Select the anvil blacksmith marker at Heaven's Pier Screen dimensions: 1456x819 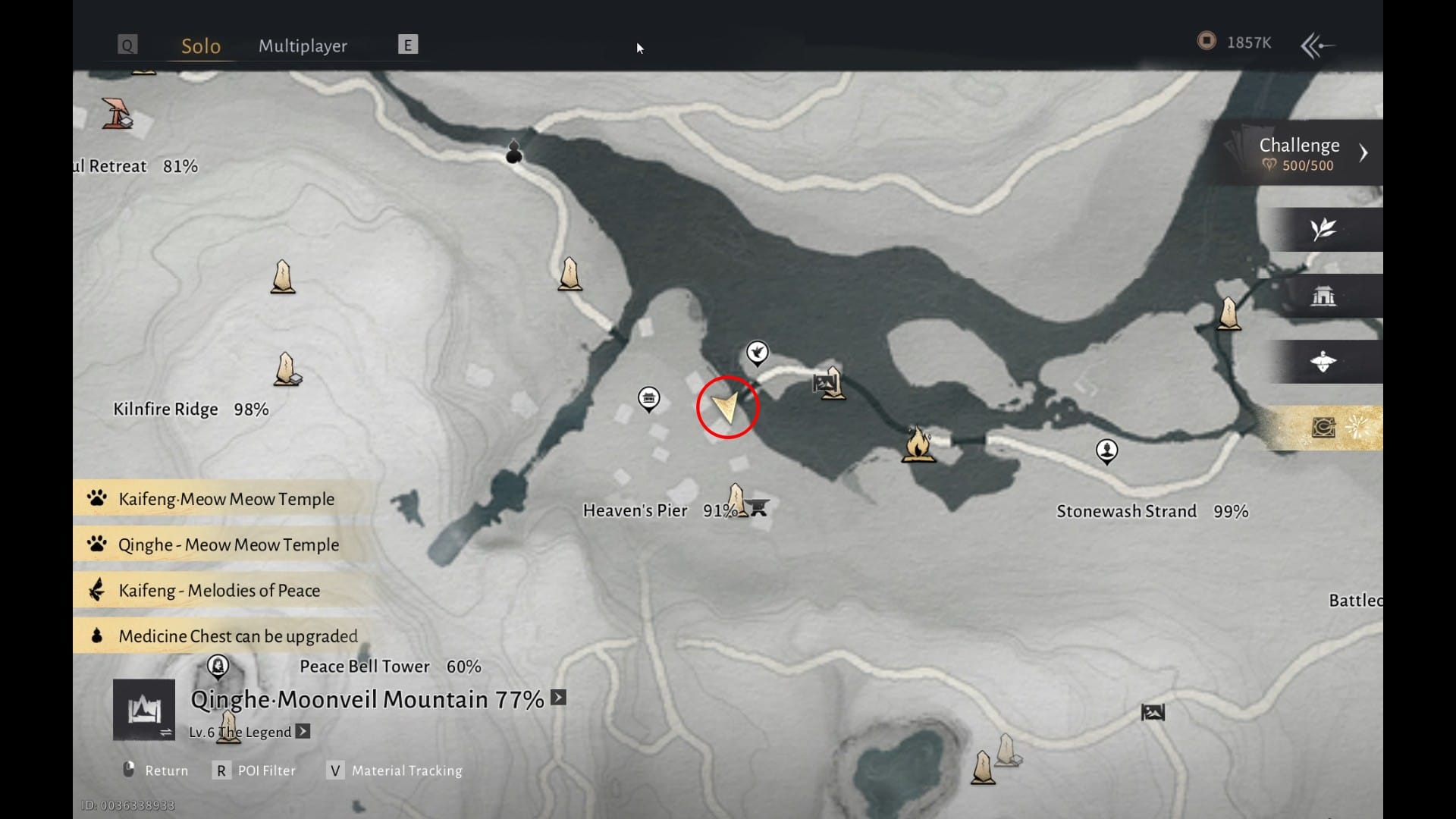(758, 507)
